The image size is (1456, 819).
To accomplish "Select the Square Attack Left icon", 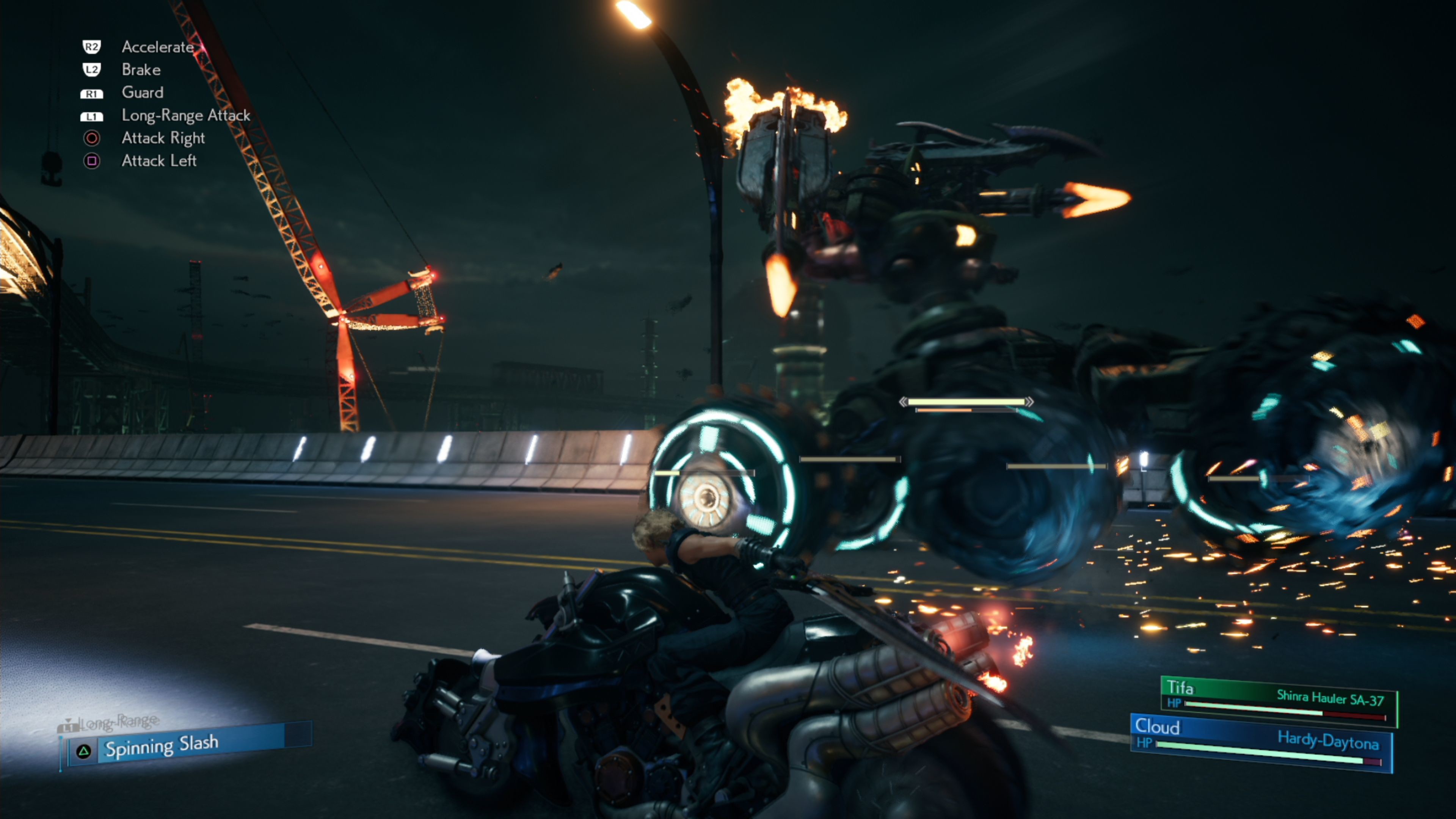I will click(x=92, y=160).
